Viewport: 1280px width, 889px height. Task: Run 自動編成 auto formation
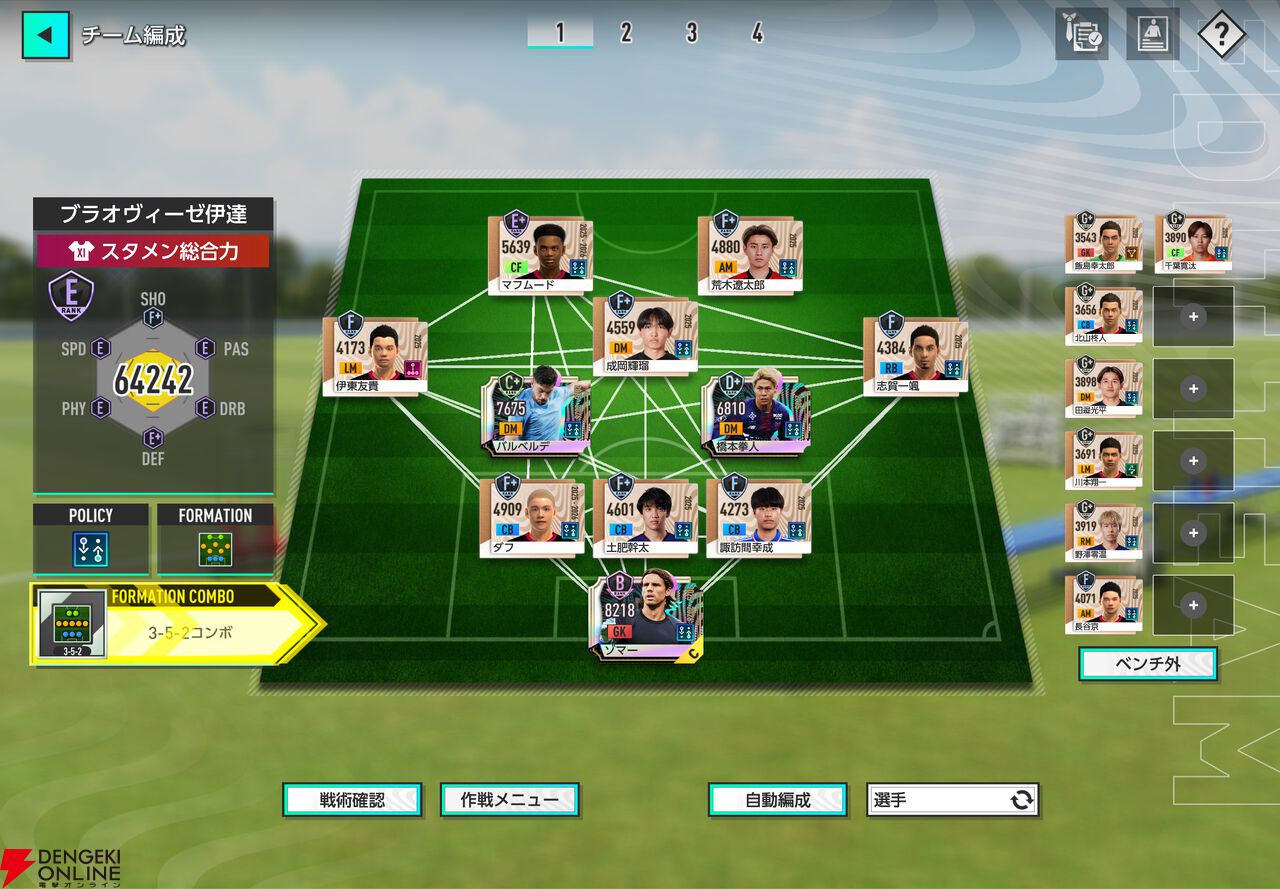click(778, 800)
